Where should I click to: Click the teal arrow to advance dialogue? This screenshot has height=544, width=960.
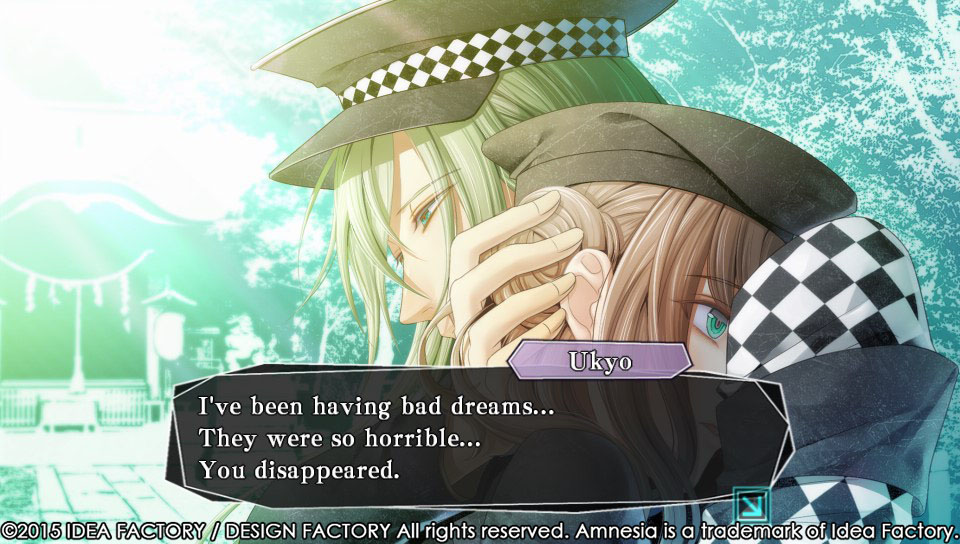click(746, 501)
